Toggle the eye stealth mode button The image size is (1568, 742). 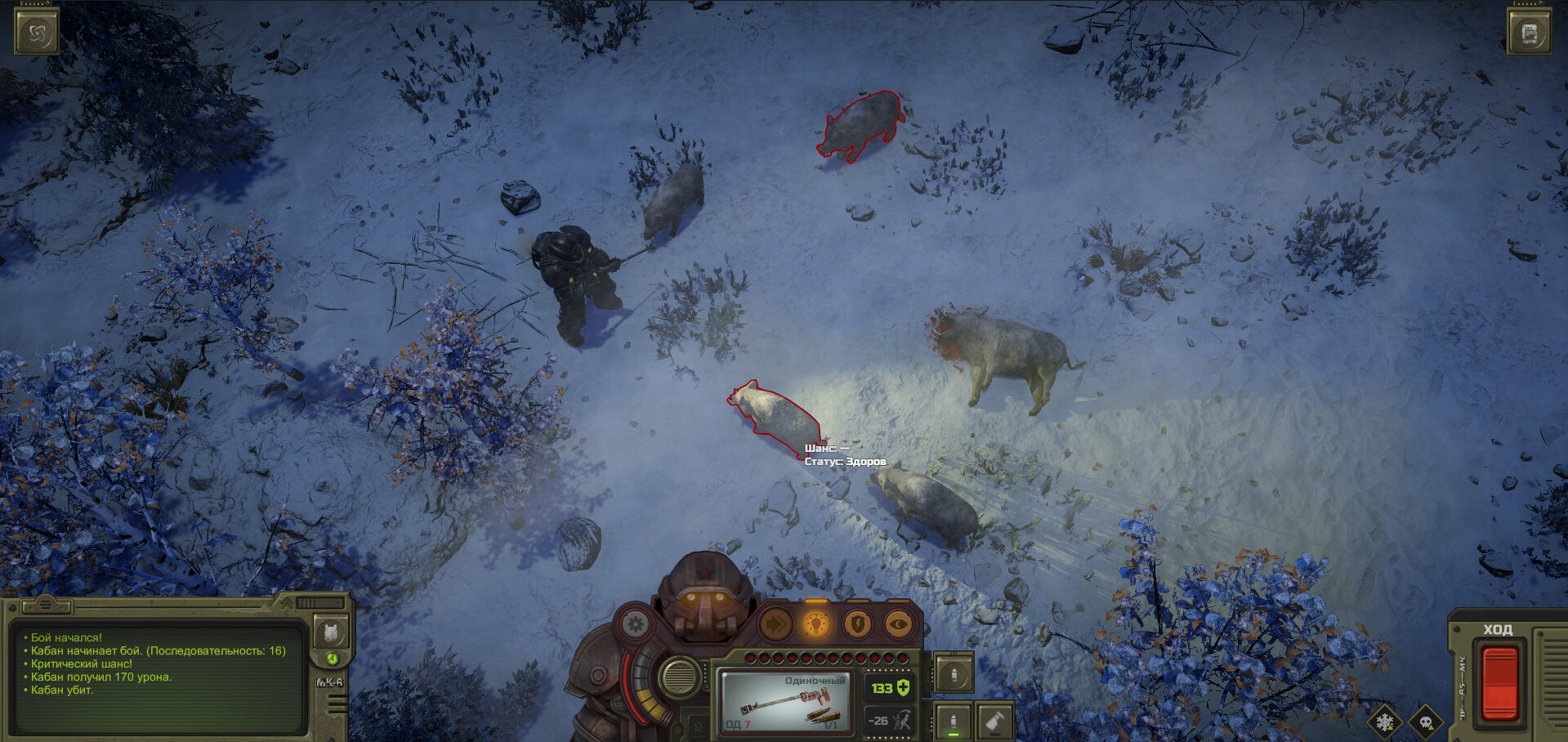tap(898, 625)
